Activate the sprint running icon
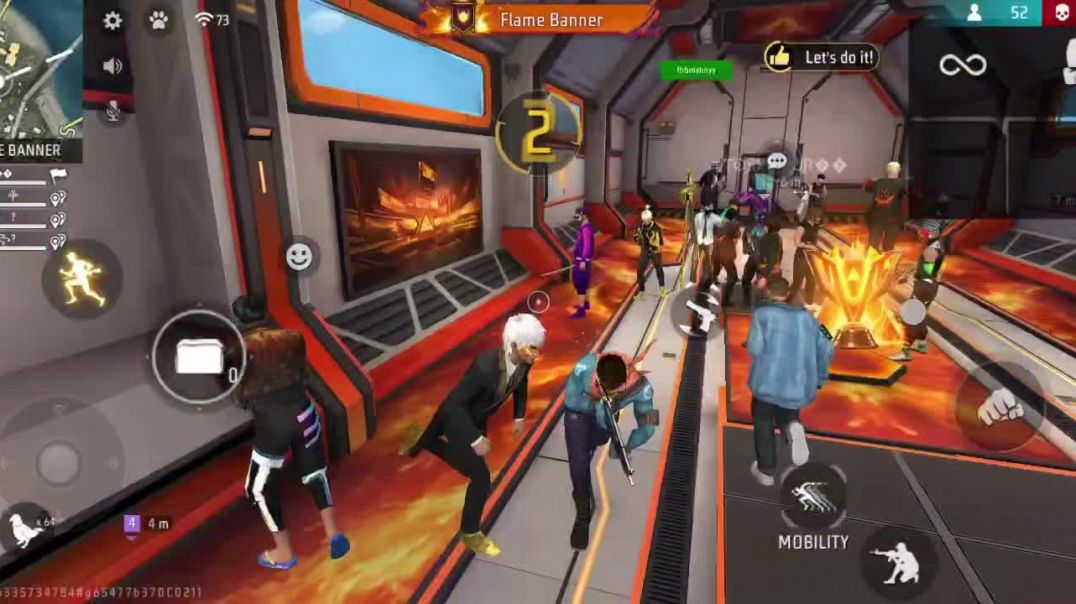Viewport: 1076px width, 604px height. tap(81, 278)
